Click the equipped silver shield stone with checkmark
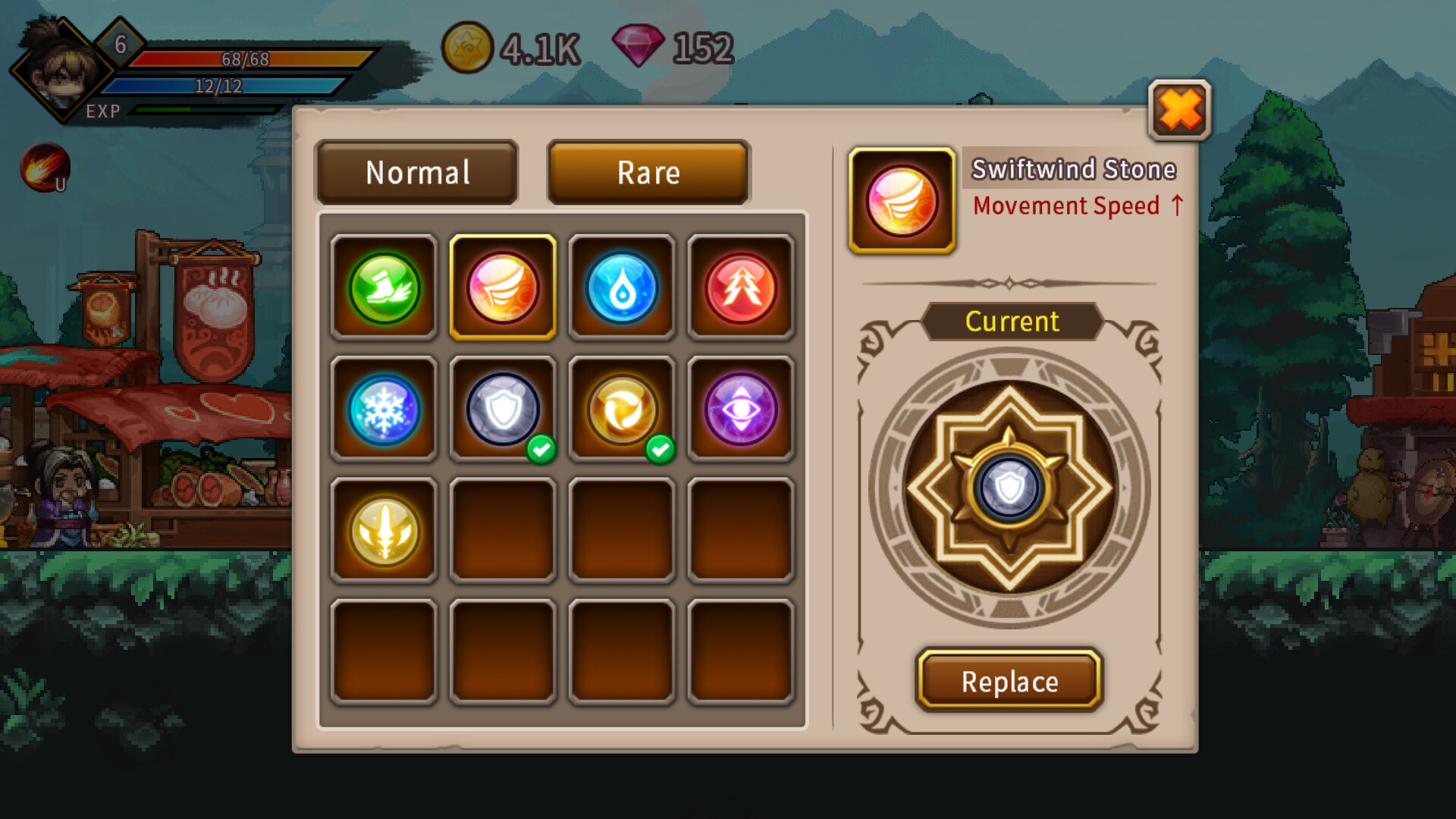1456x819 pixels. click(503, 409)
